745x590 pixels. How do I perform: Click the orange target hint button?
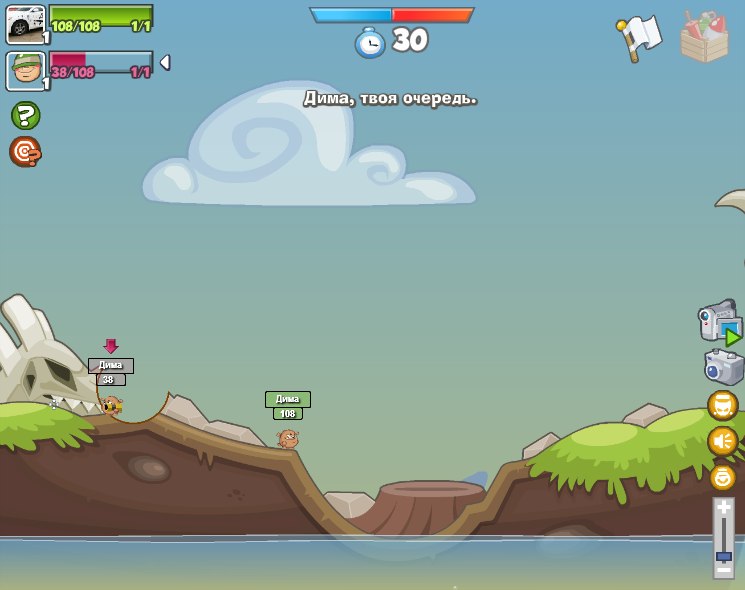pos(25,151)
